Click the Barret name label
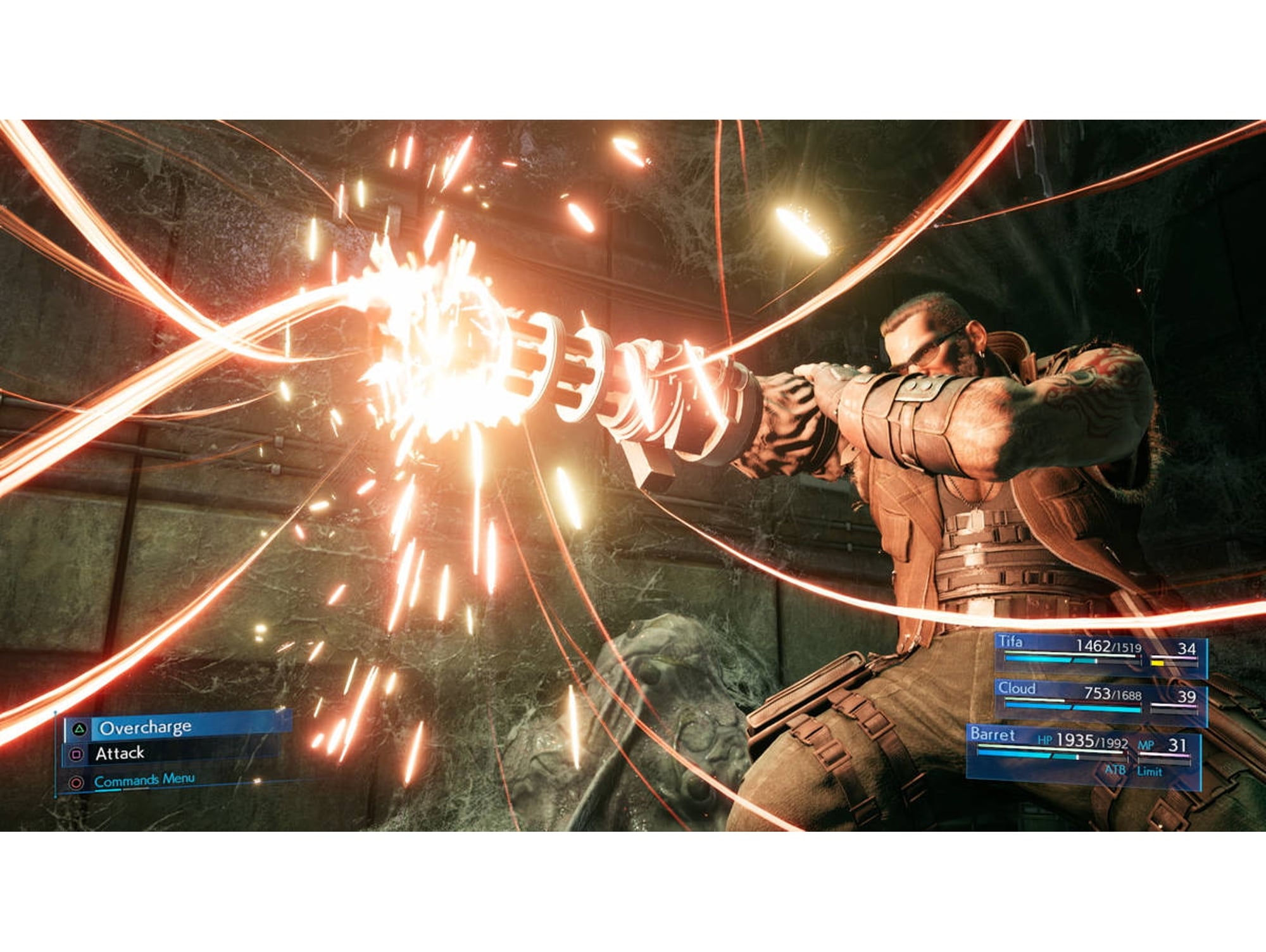Viewport: 1266px width, 952px height. 993,735
